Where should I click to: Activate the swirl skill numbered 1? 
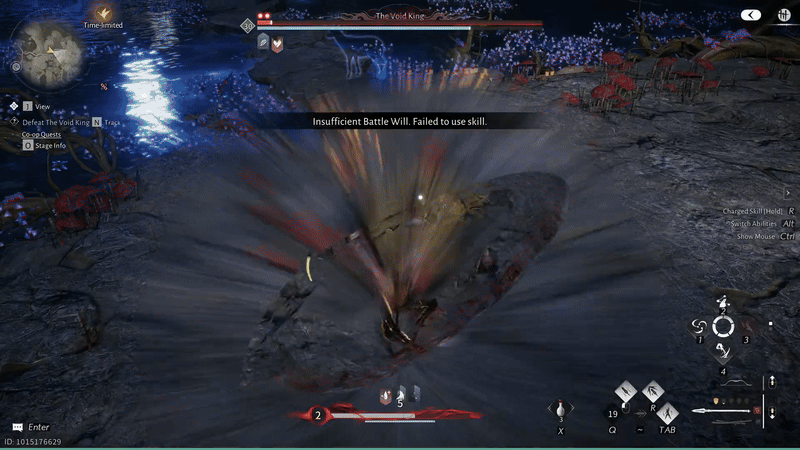[700, 326]
